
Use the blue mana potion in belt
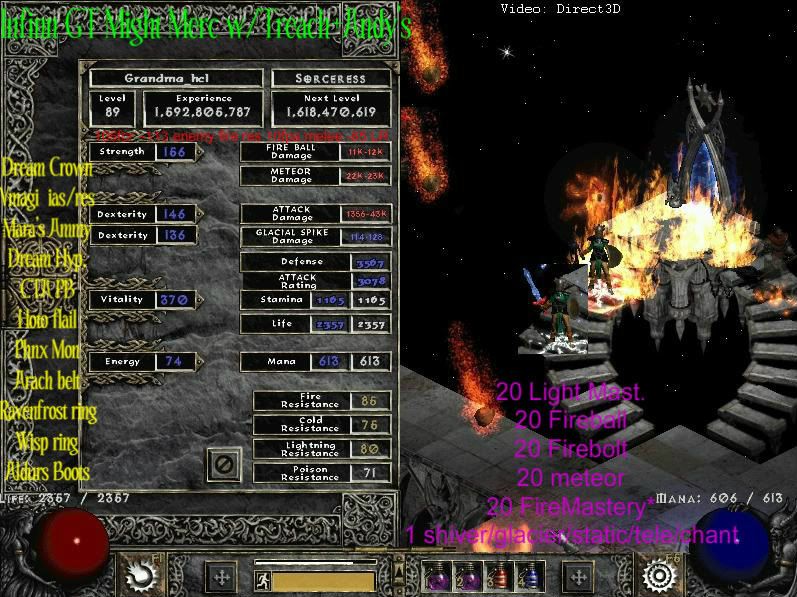530,577
